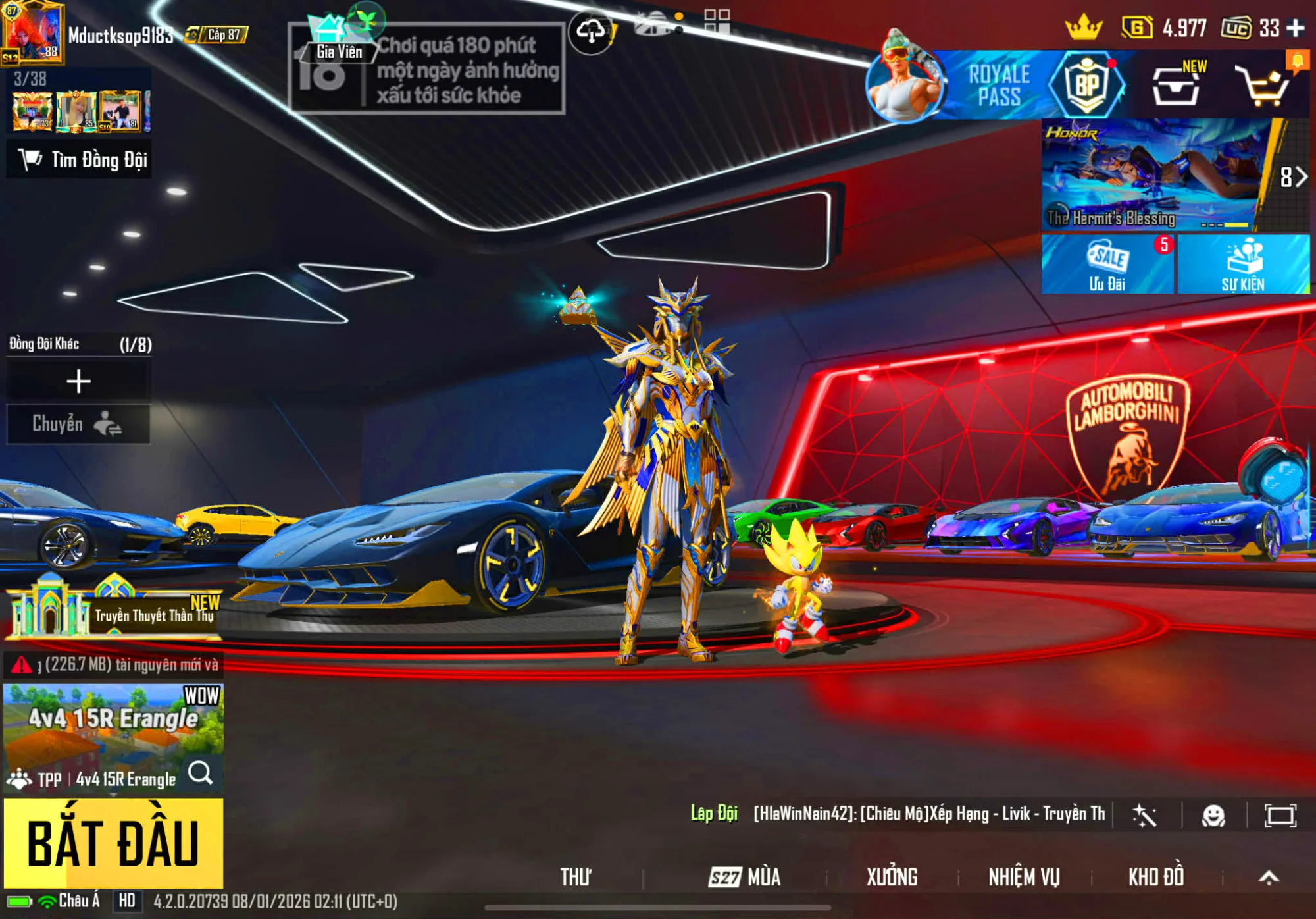Click the Chuyển switch team button
The image size is (1316, 919).
[78, 424]
